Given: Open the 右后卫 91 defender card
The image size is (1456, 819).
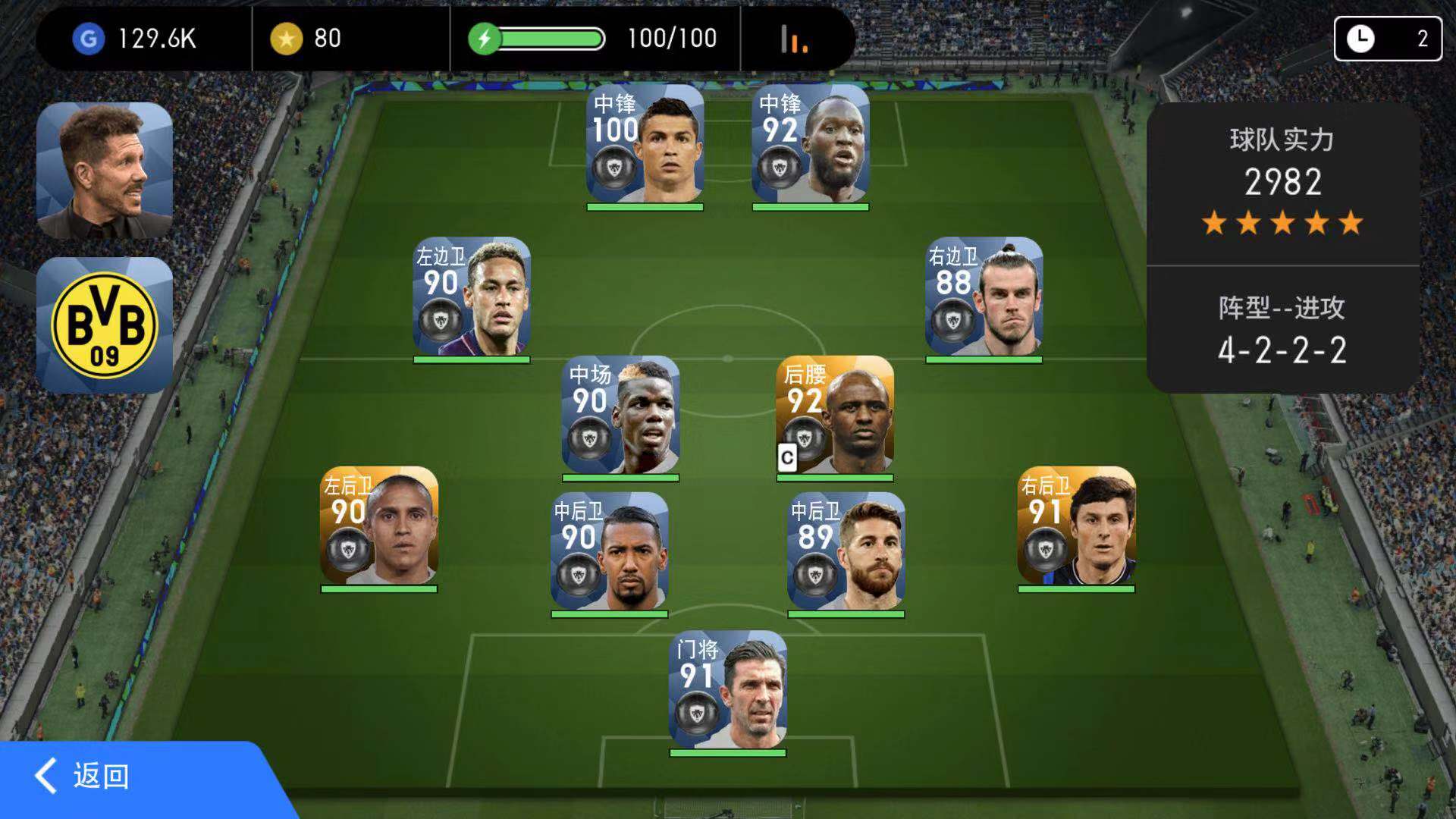Looking at the screenshot, I should (1076, 526).
